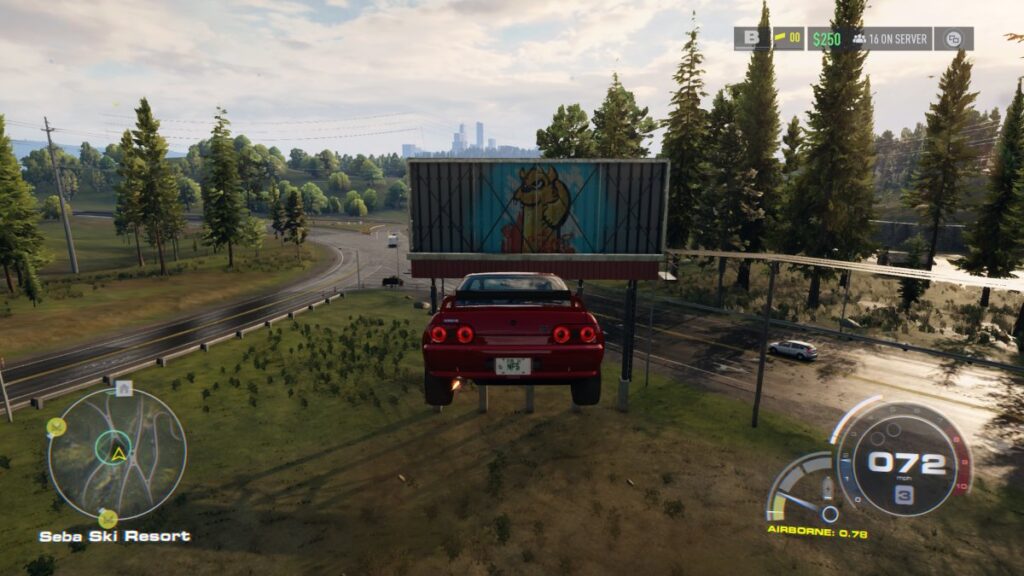Click the B heat level badge

tap(750, 39)
